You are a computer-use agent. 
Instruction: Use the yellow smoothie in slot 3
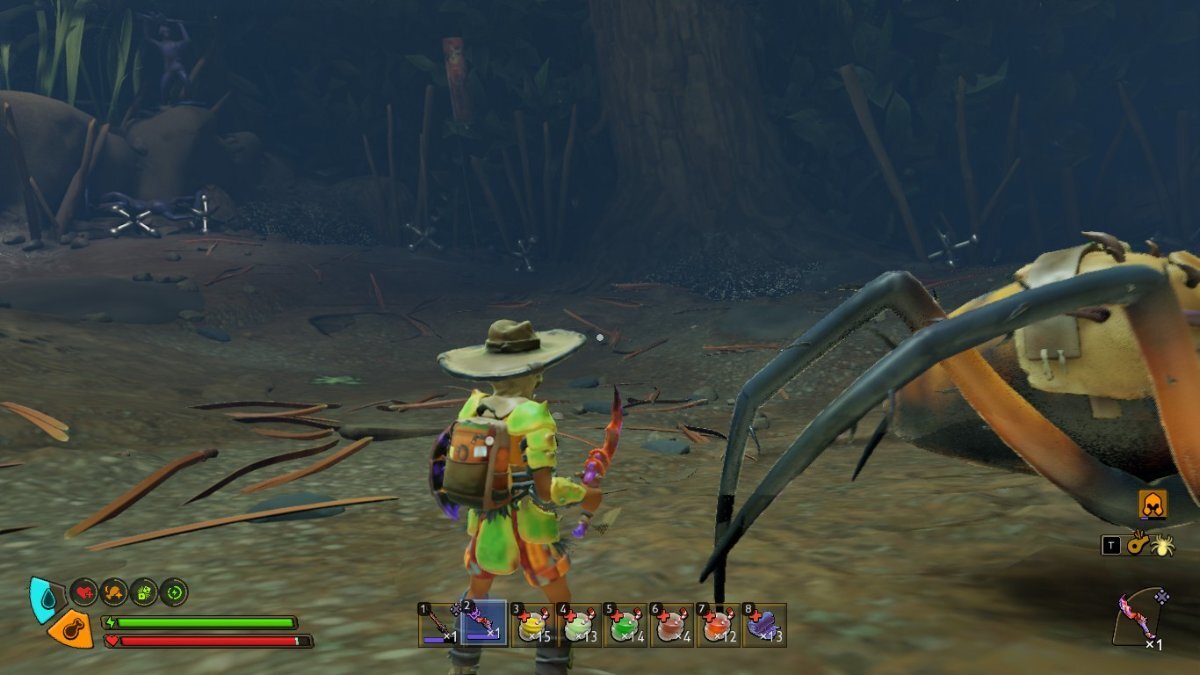pos(532,625)
